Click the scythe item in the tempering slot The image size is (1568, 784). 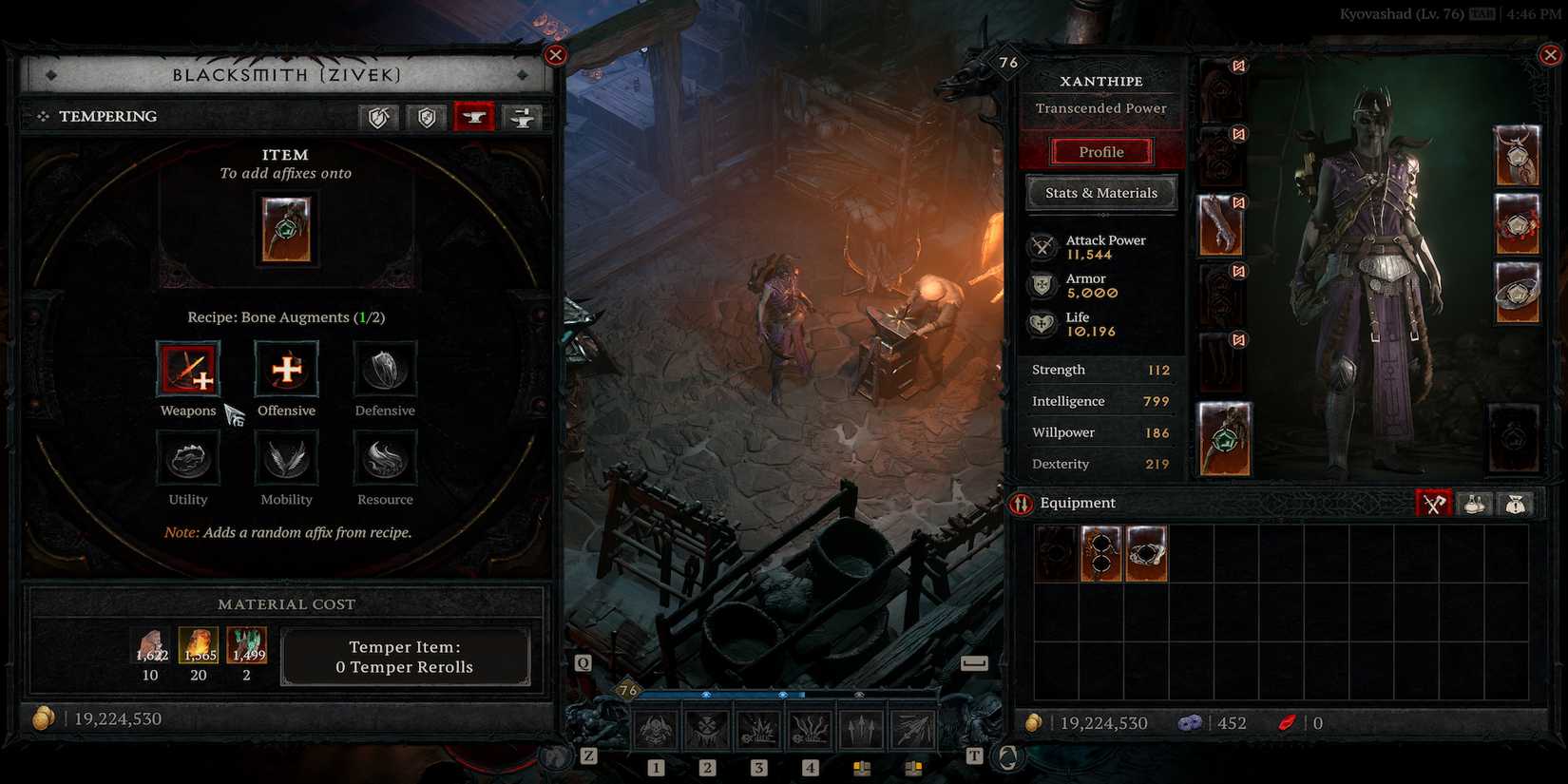point(286,231)
